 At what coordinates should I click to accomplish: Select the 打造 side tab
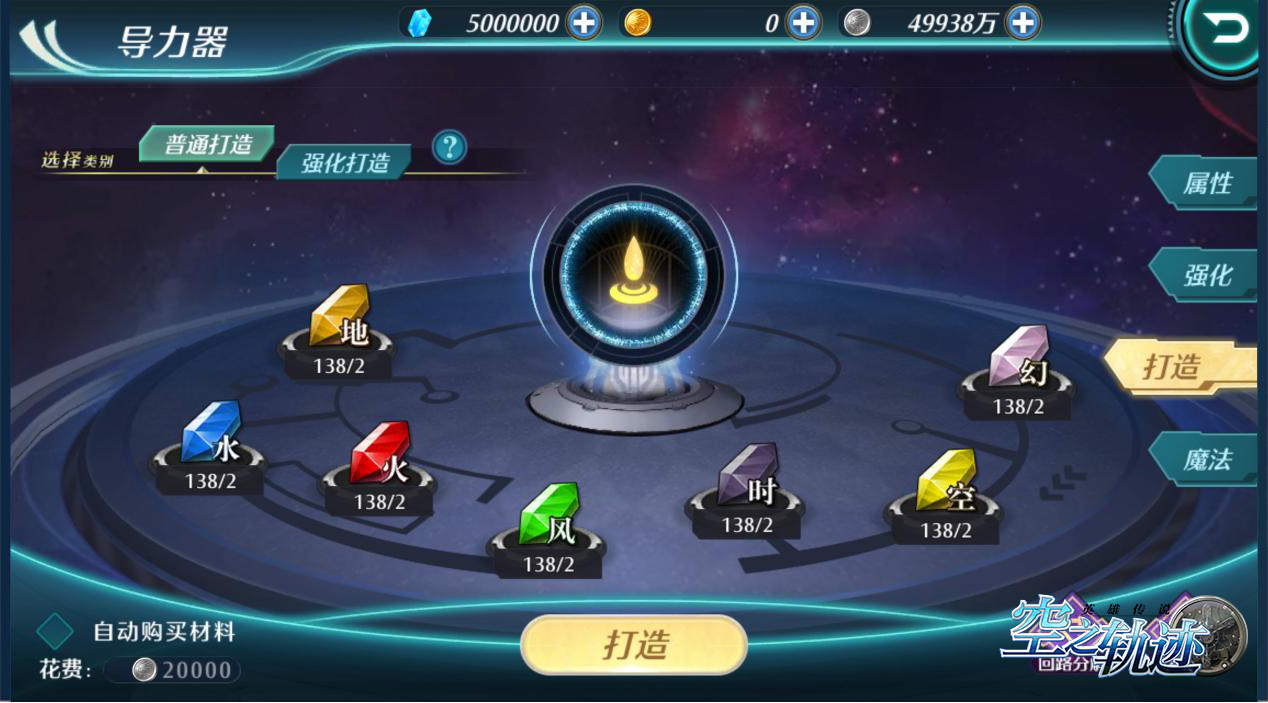tap(1180, 367)
